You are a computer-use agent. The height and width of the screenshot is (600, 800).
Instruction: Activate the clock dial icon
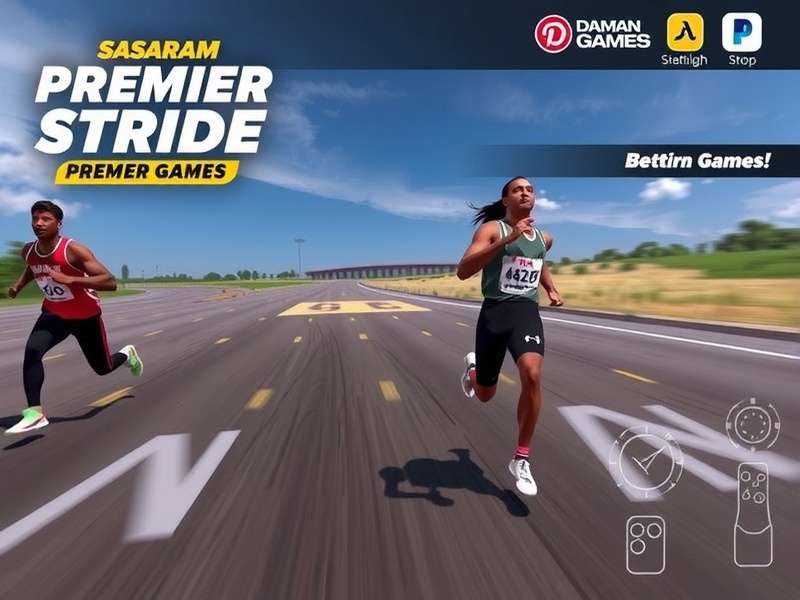(645, 461)
